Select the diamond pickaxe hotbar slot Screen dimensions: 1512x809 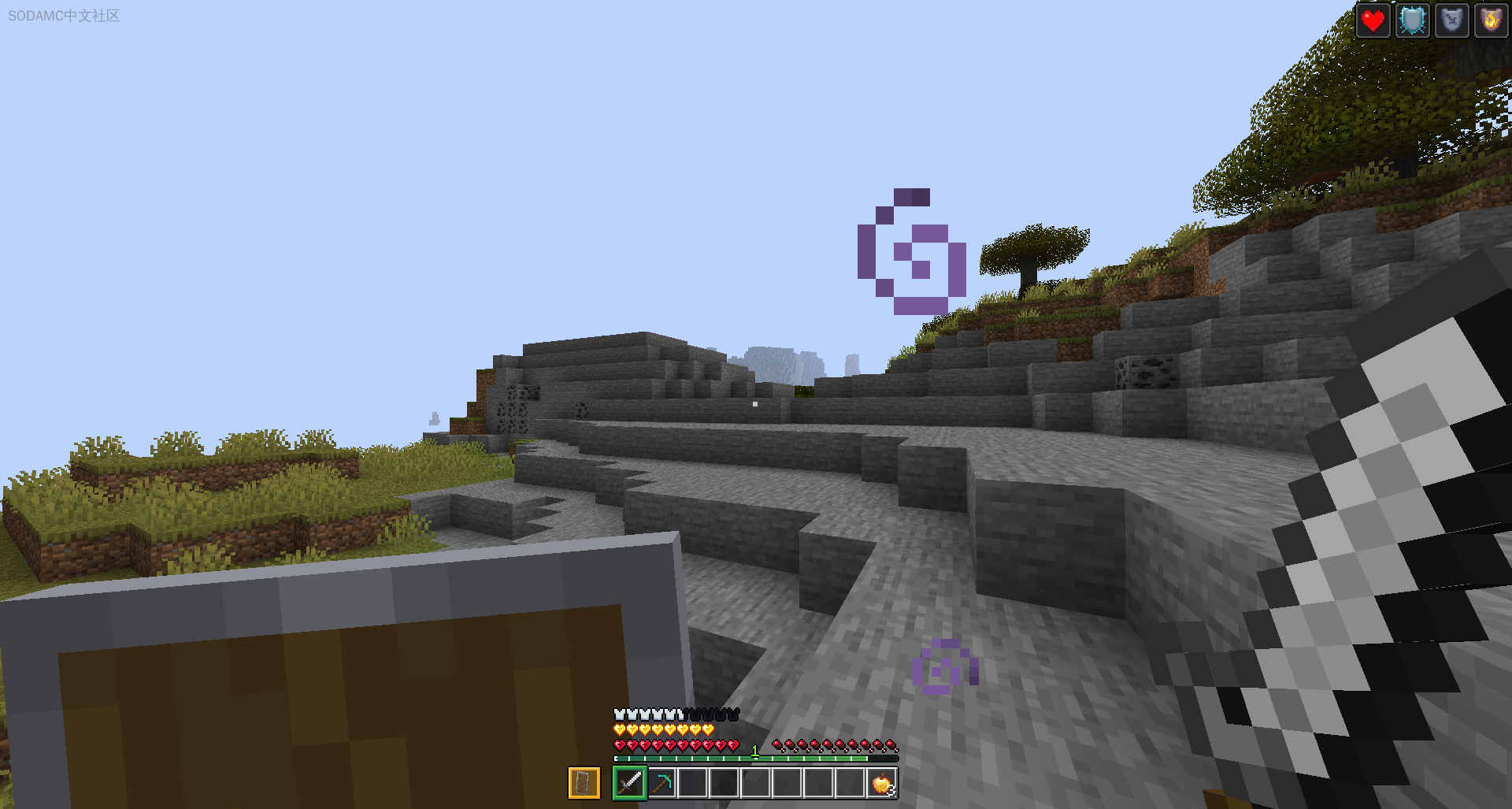pos(661,783)
